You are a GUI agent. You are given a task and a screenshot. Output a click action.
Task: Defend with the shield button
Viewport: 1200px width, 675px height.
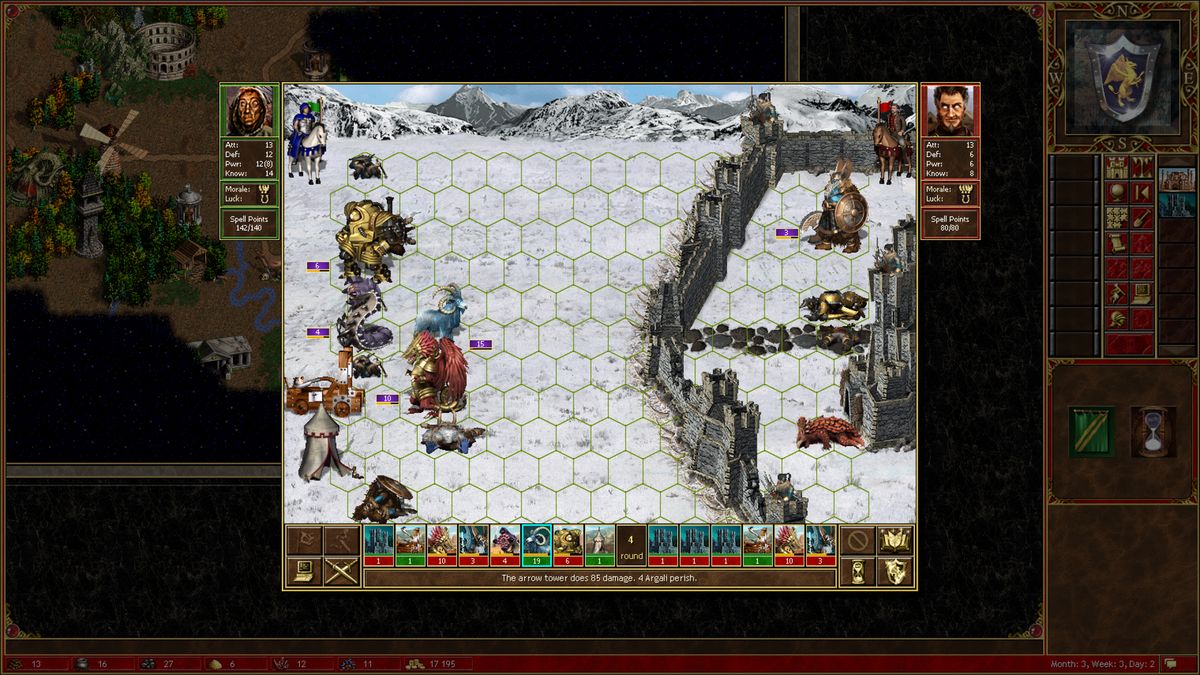click(x=895, y=572)
